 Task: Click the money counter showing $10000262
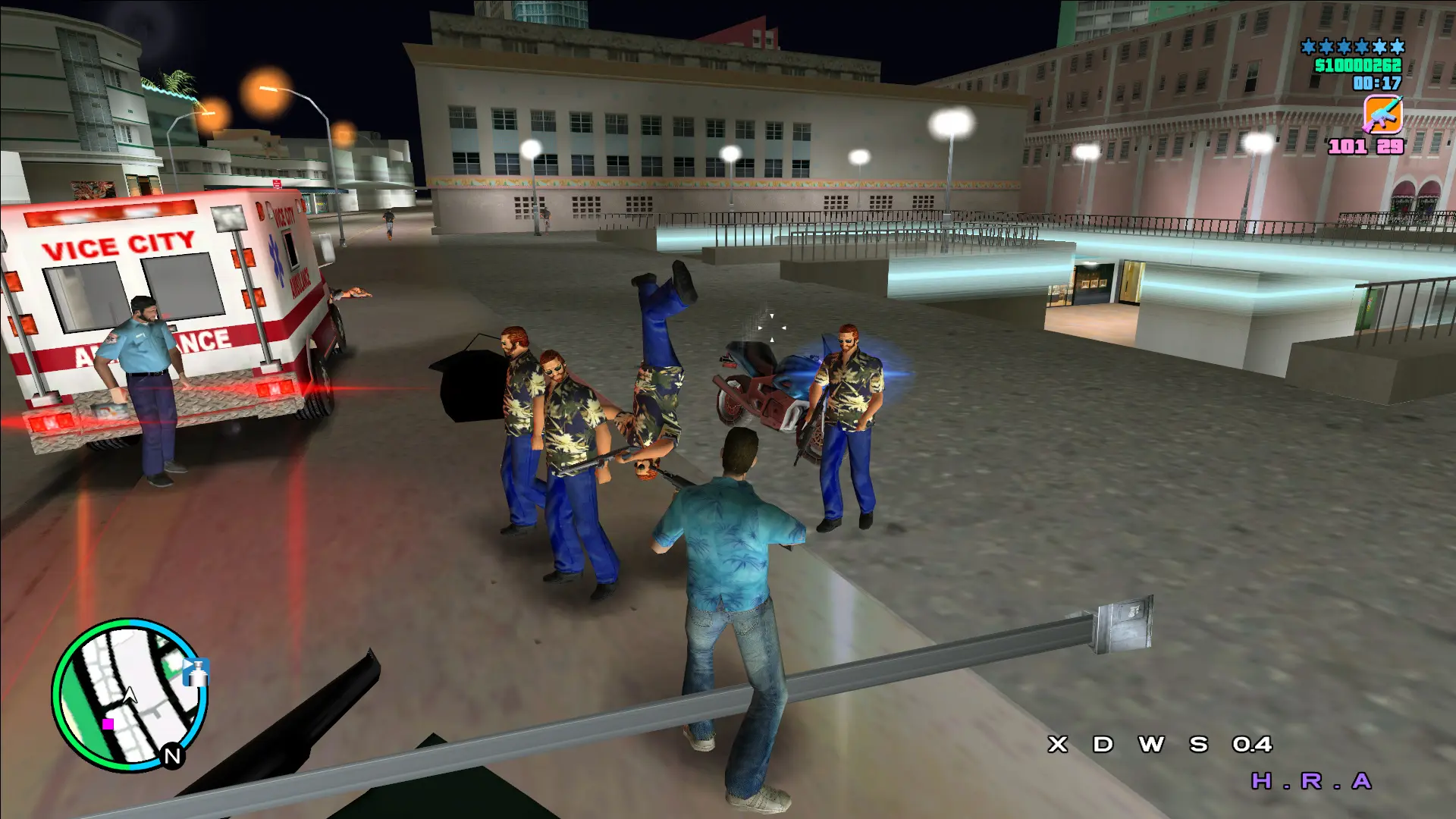(x=1360, y=66)
